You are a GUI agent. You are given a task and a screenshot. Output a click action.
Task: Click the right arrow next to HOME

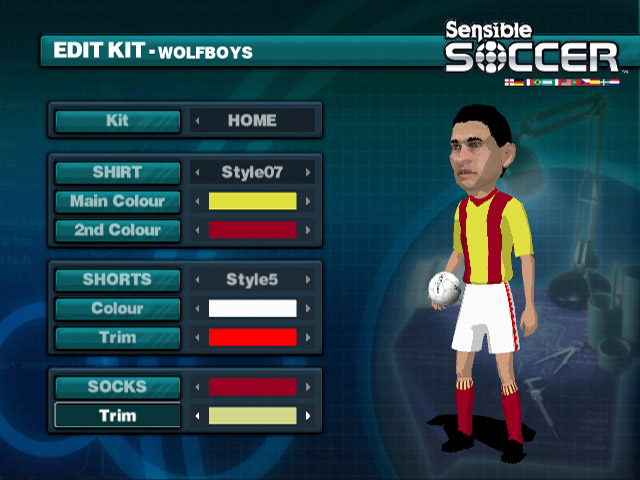tap(308, 121)
